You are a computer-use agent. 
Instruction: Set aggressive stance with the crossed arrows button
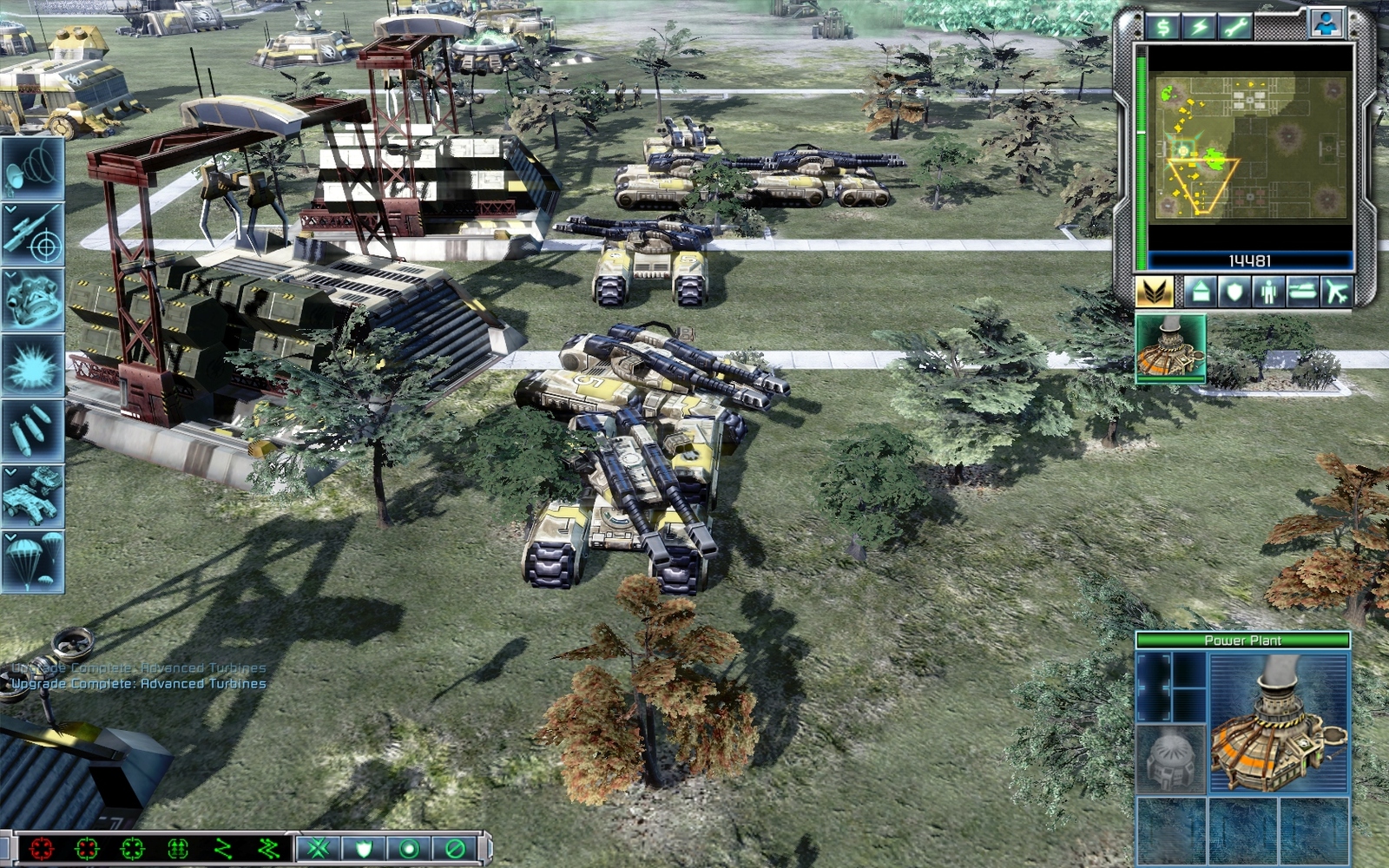point(318,848)
